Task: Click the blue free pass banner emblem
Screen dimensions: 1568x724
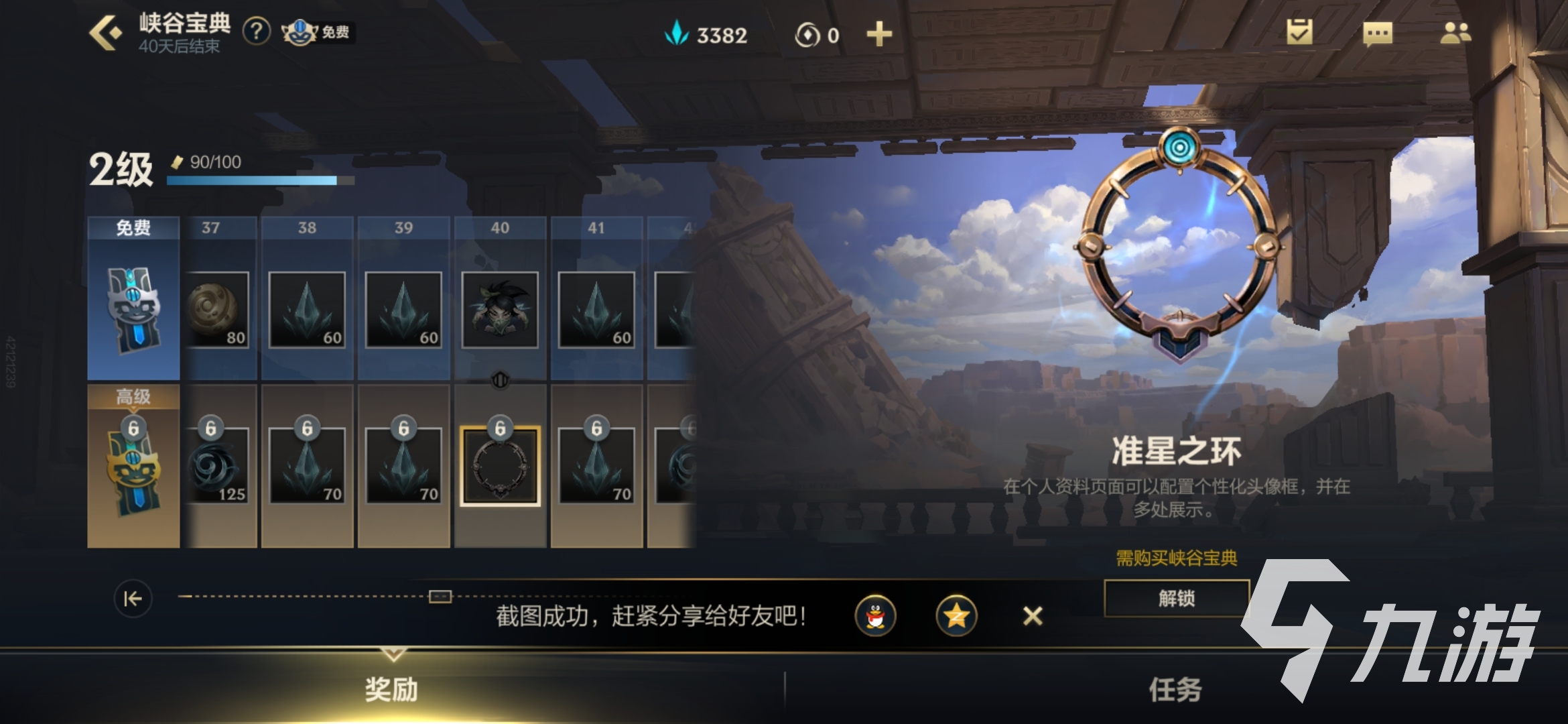Action: coord(133,310)
